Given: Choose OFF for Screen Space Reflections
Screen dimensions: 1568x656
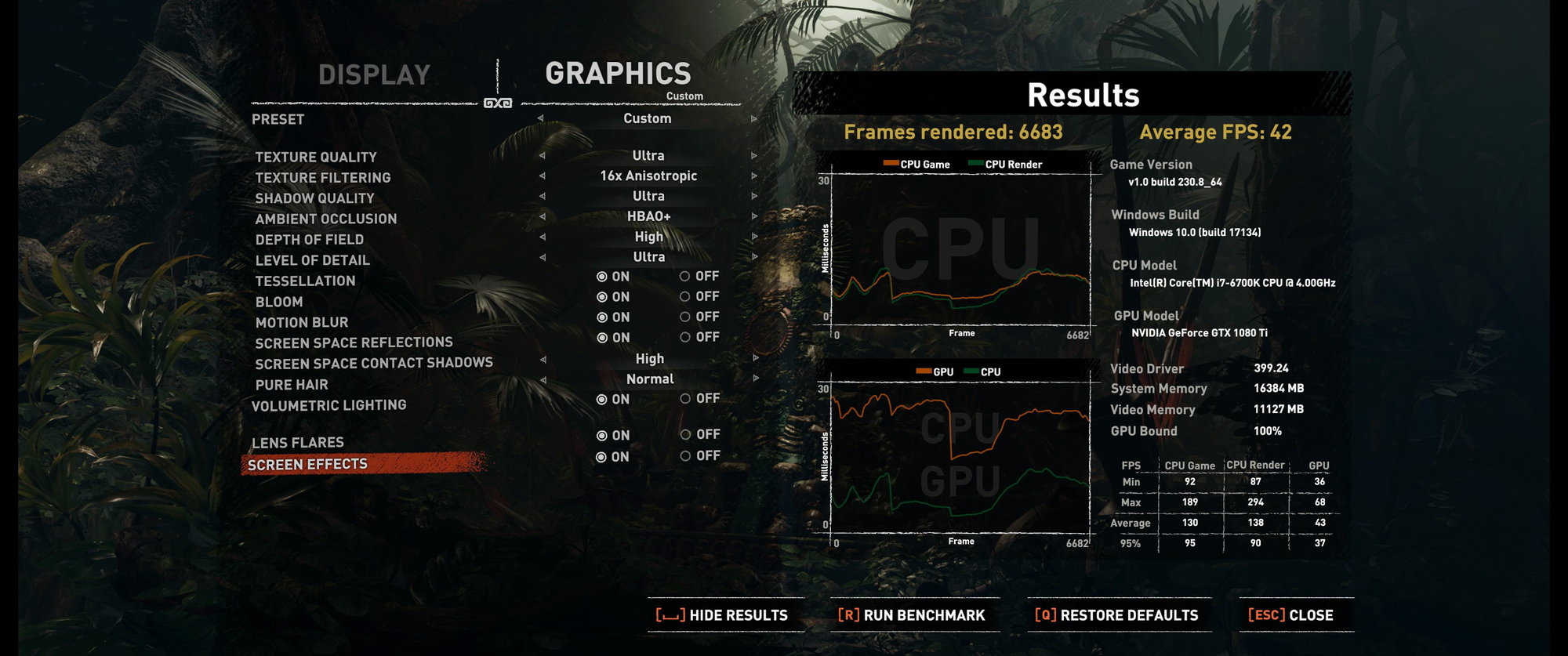Looking at the screenshot, I should (x=699, y=338).
